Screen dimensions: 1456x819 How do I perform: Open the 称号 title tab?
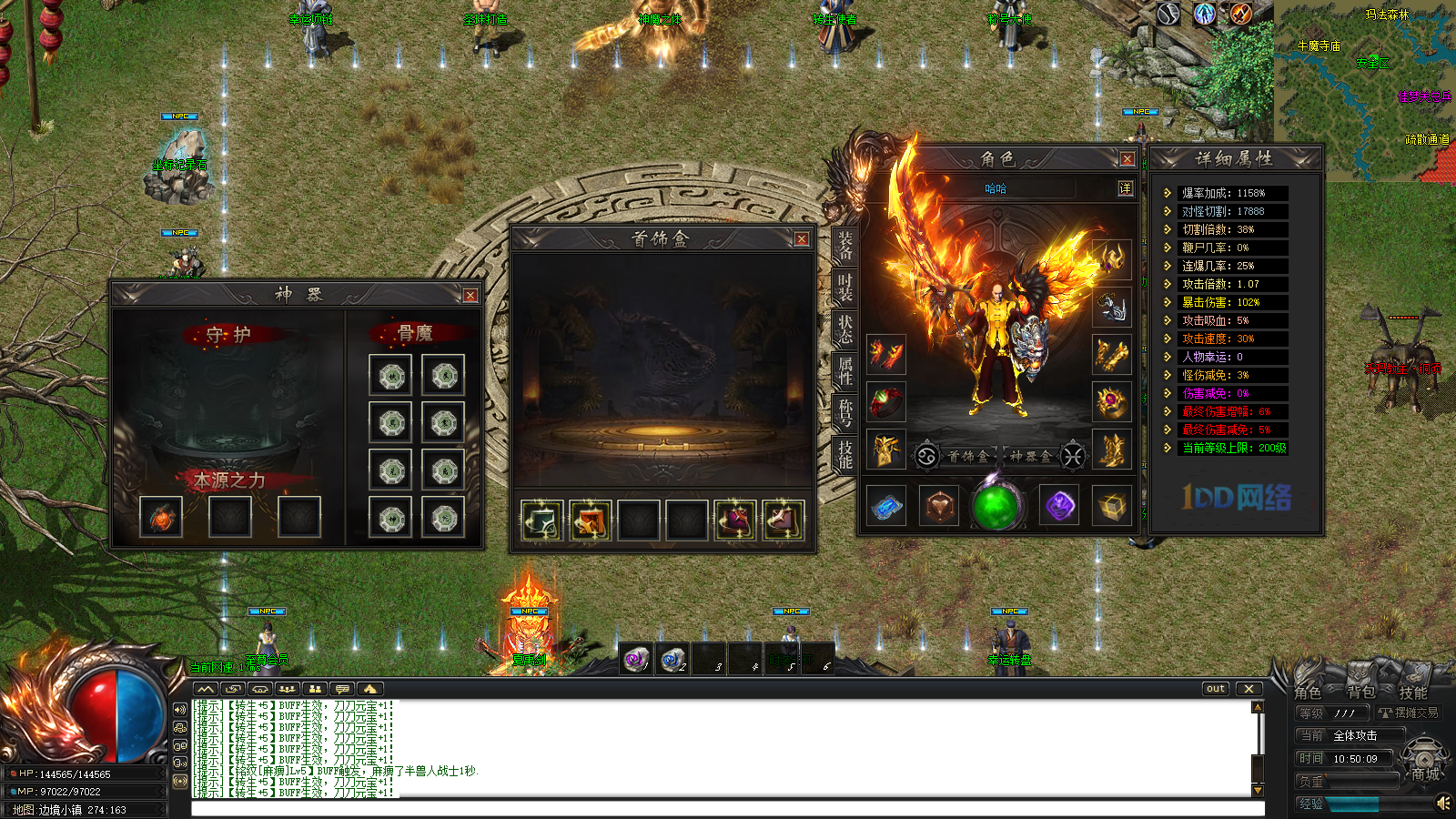coord(844,411)
